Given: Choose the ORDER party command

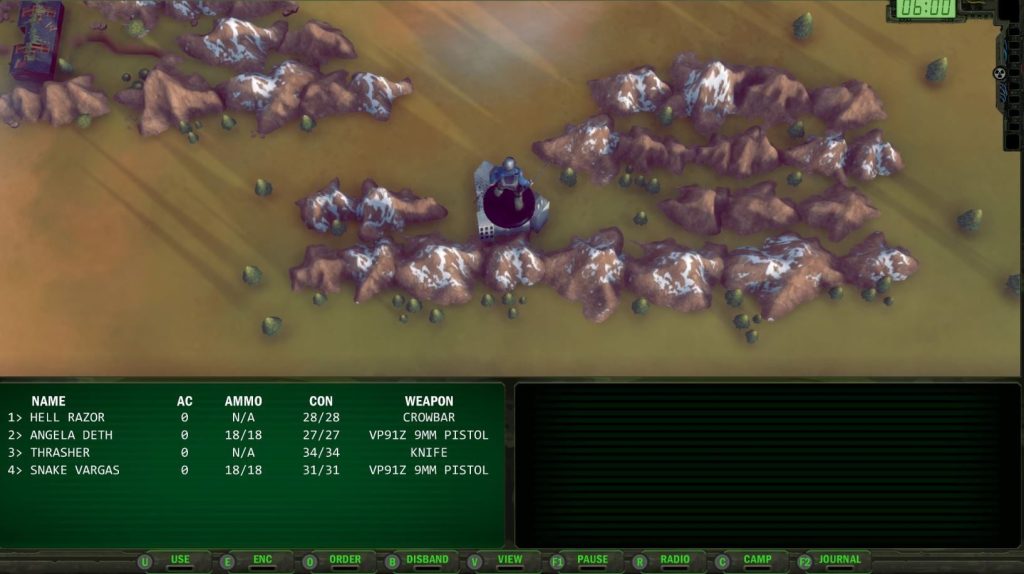Looking at the screenshot, I should click(x=345, y=560).
